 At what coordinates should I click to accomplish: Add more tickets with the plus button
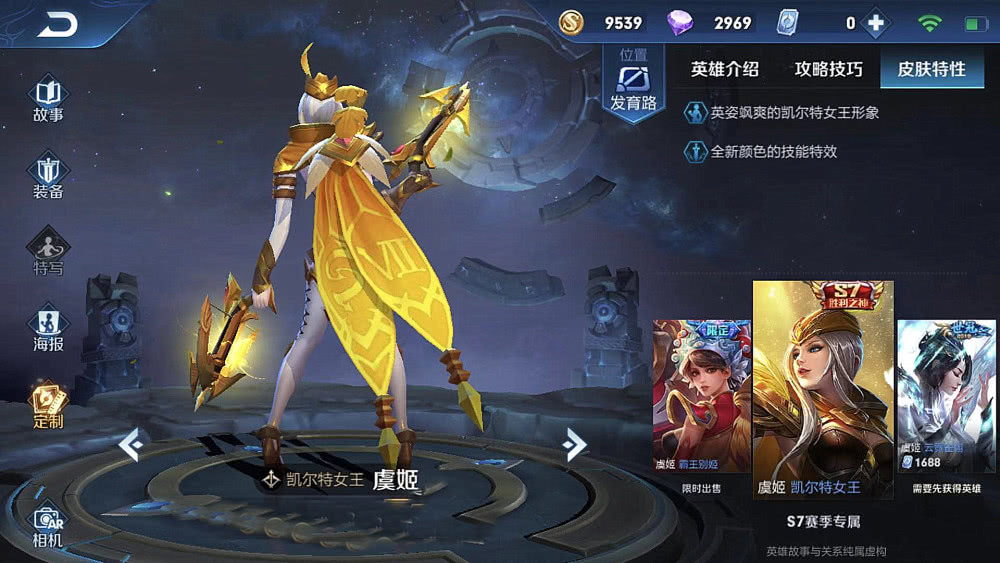(x=876, y=23)
